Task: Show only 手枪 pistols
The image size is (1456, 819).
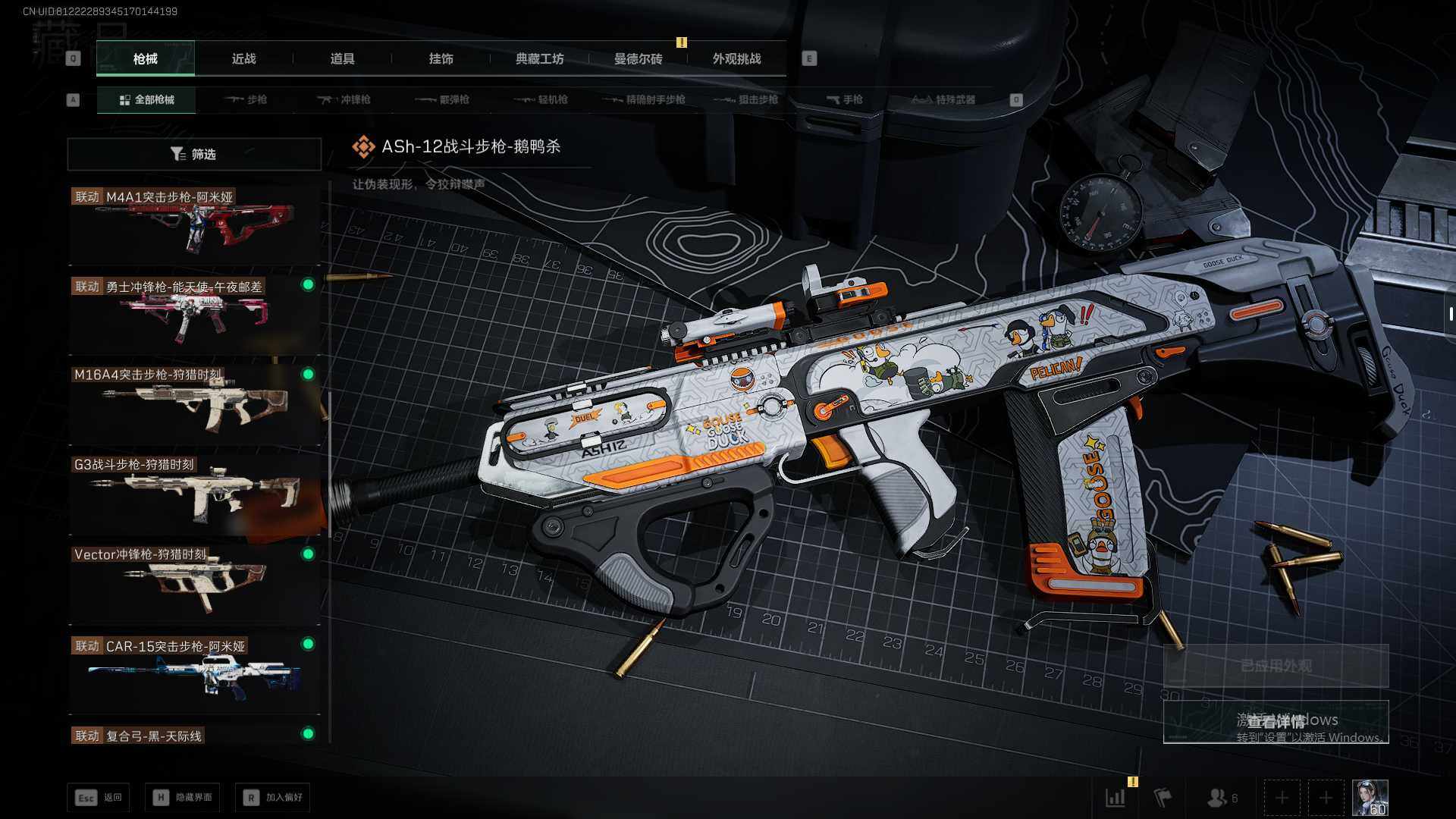Action: tap(845, 100)
